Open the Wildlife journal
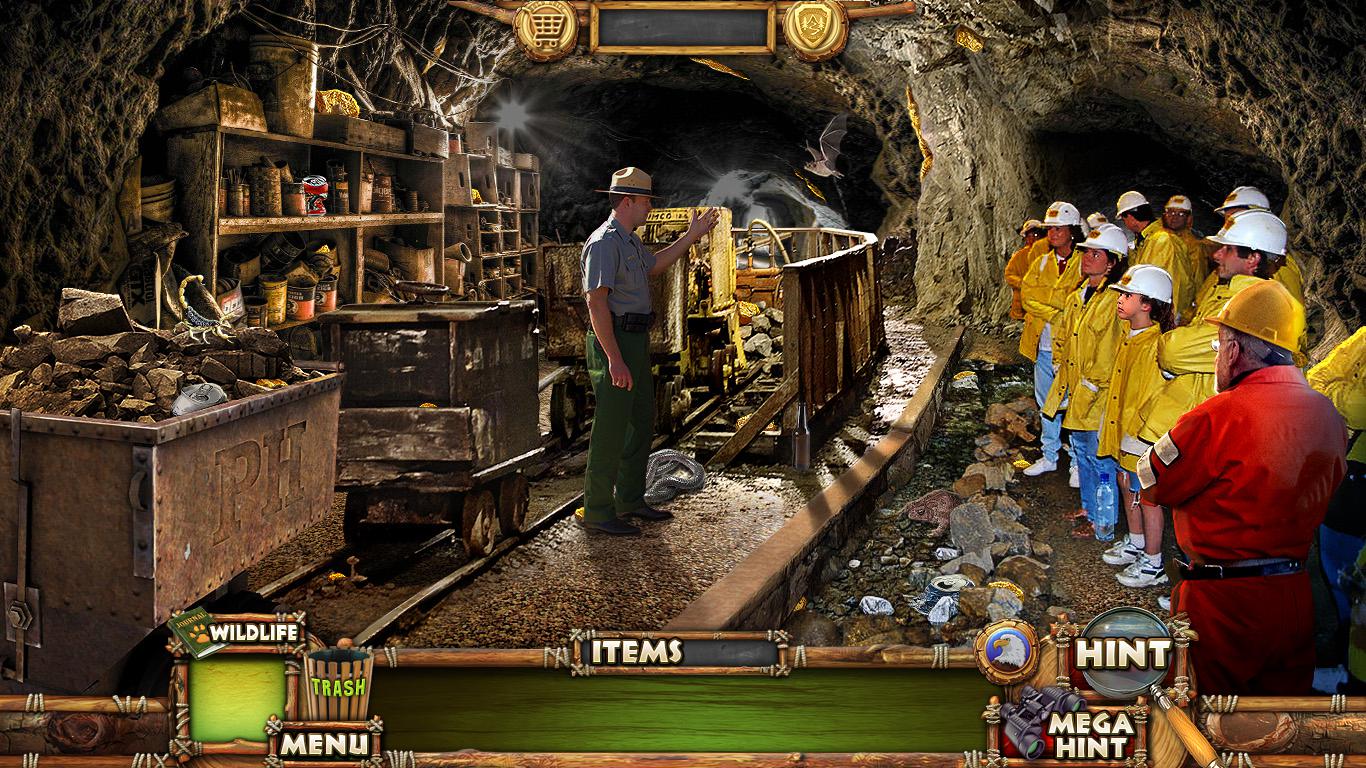This screenshot has height=768, width=1366. (236, 635)
